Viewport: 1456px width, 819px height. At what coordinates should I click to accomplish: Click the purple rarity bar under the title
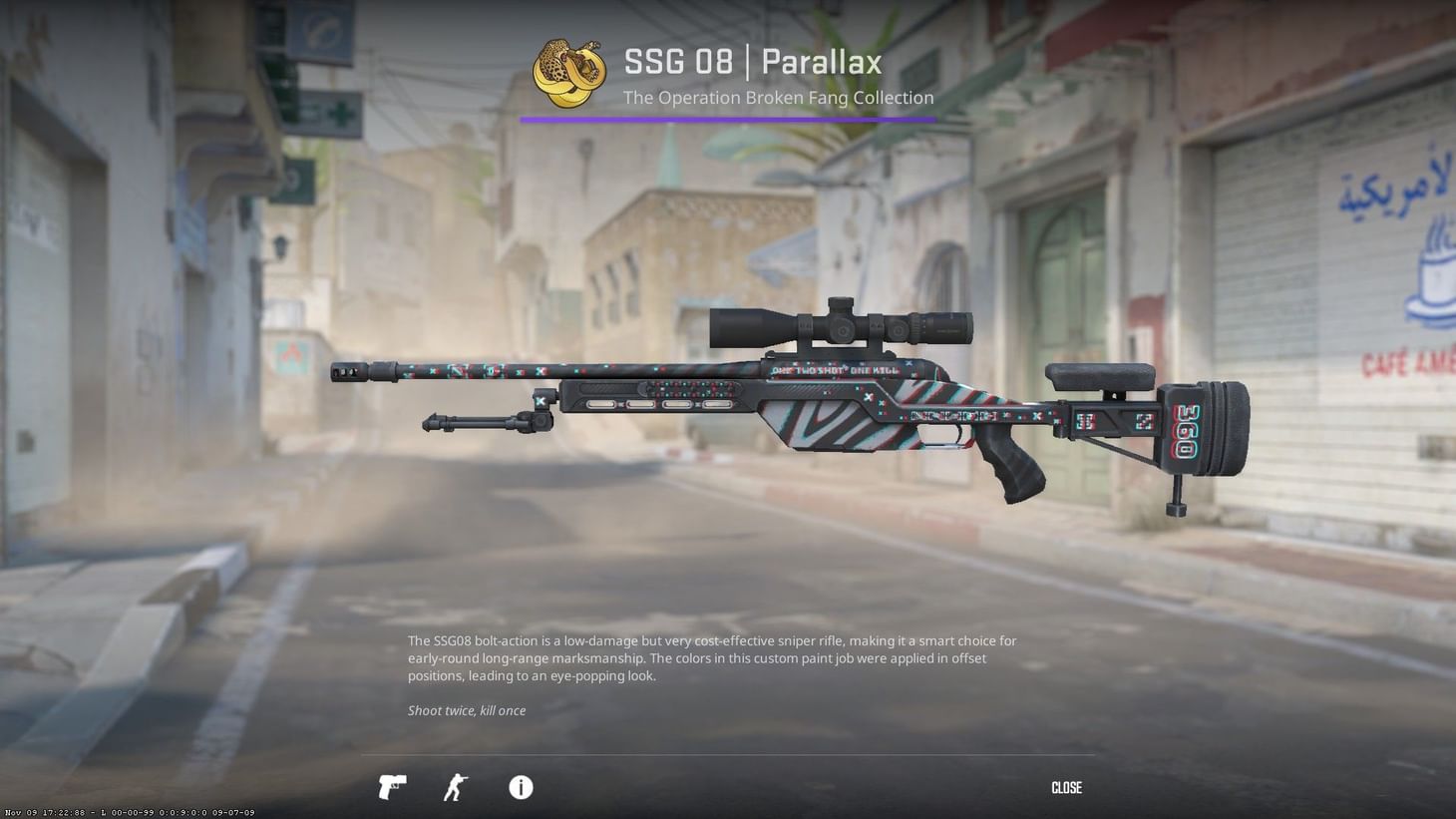pos(727,119)
